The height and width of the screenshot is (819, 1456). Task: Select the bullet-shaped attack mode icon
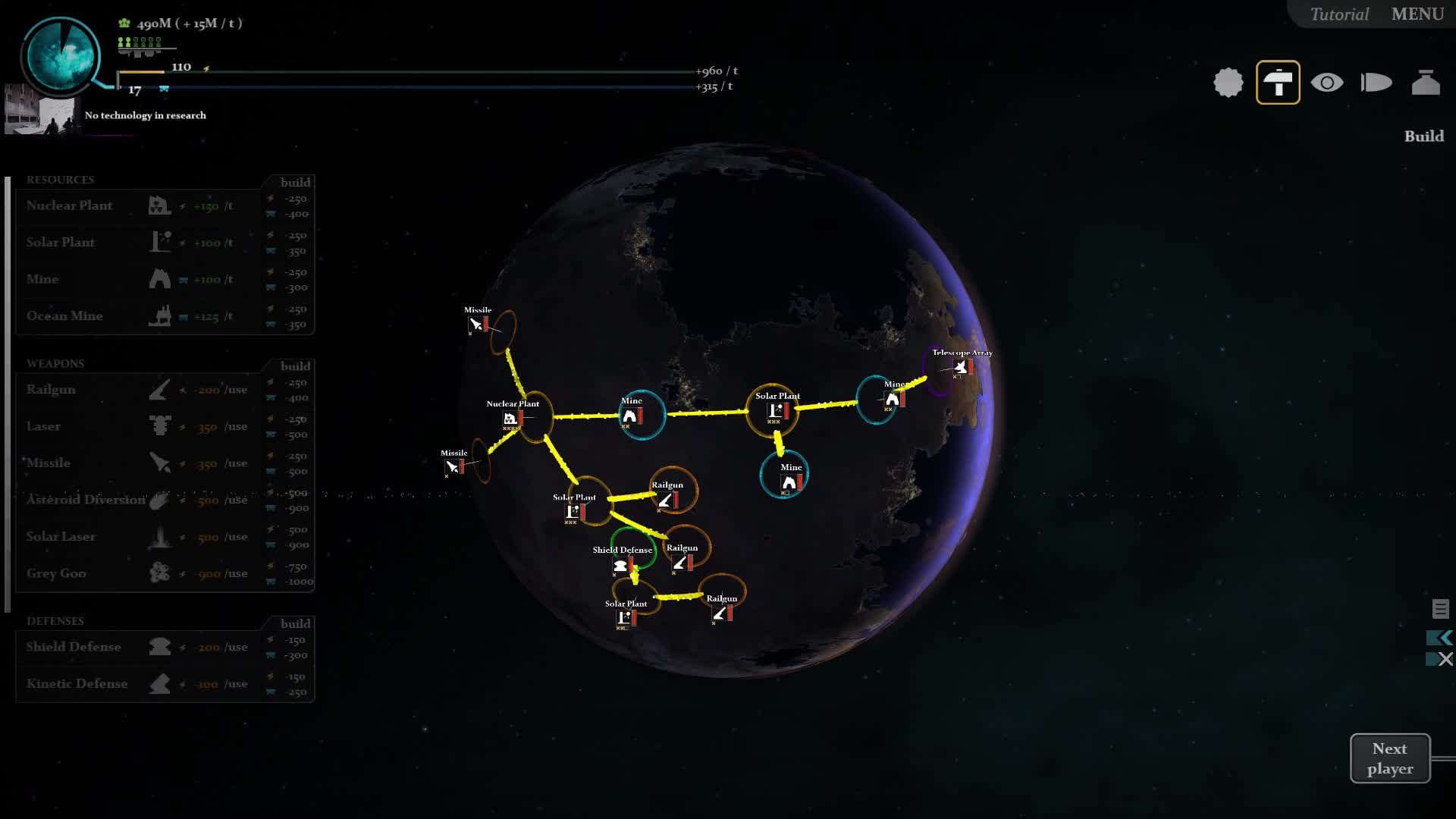point(1376,83)
